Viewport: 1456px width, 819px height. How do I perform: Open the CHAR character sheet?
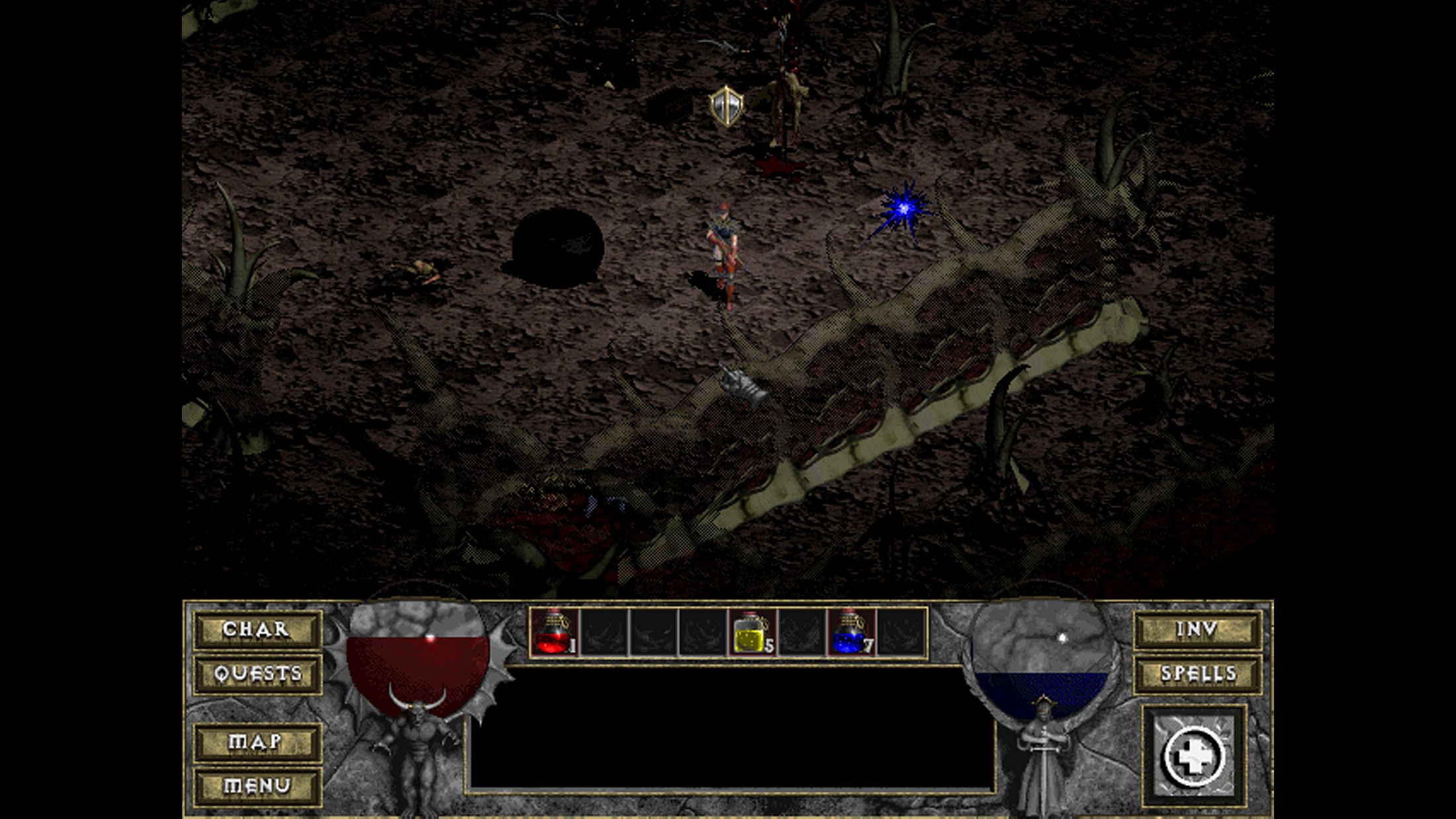point(257,629)
